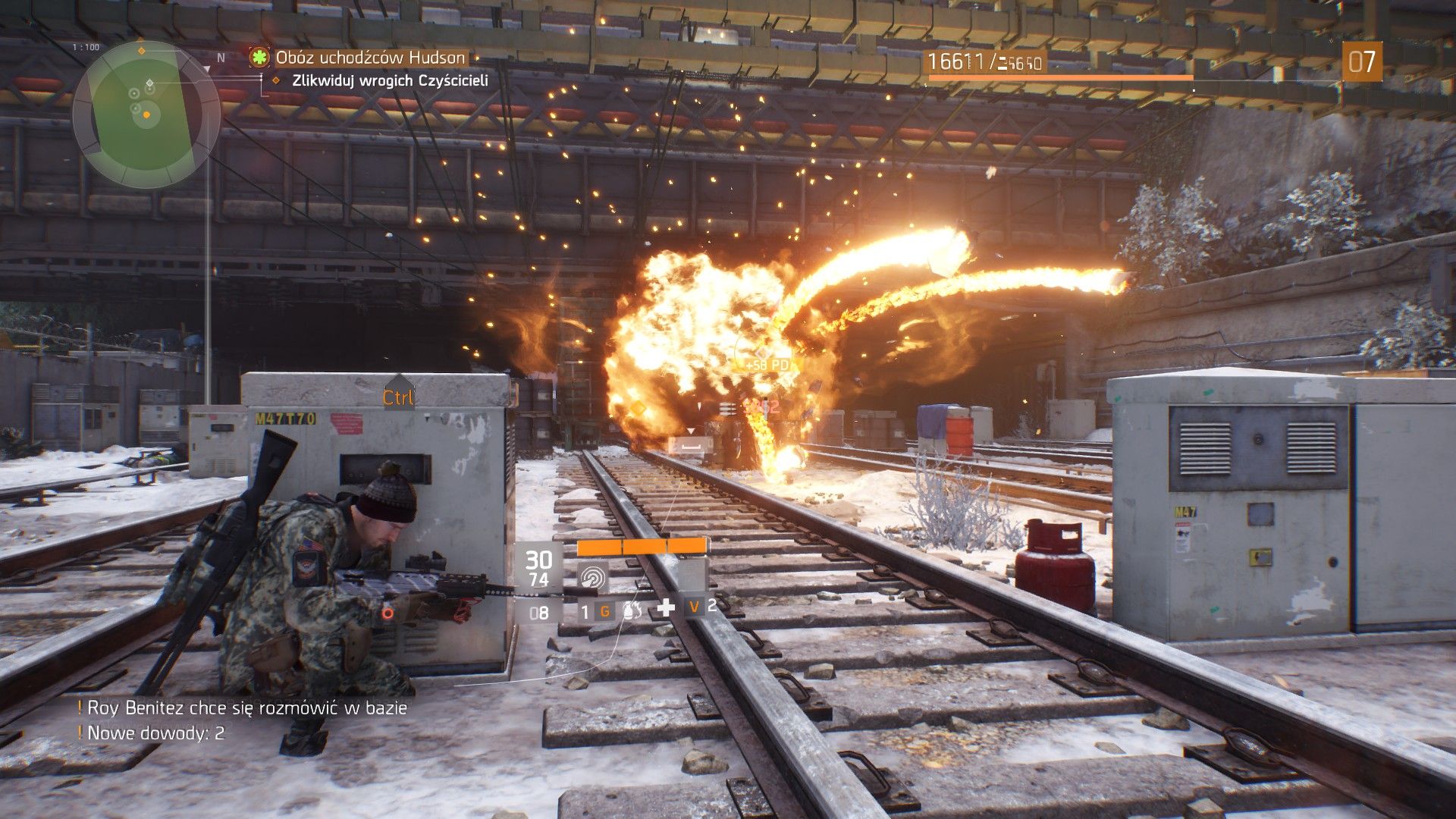1456x819 pixels.
Task: Click the N compass marker above the minimap
Action: [x=221, y=56]
